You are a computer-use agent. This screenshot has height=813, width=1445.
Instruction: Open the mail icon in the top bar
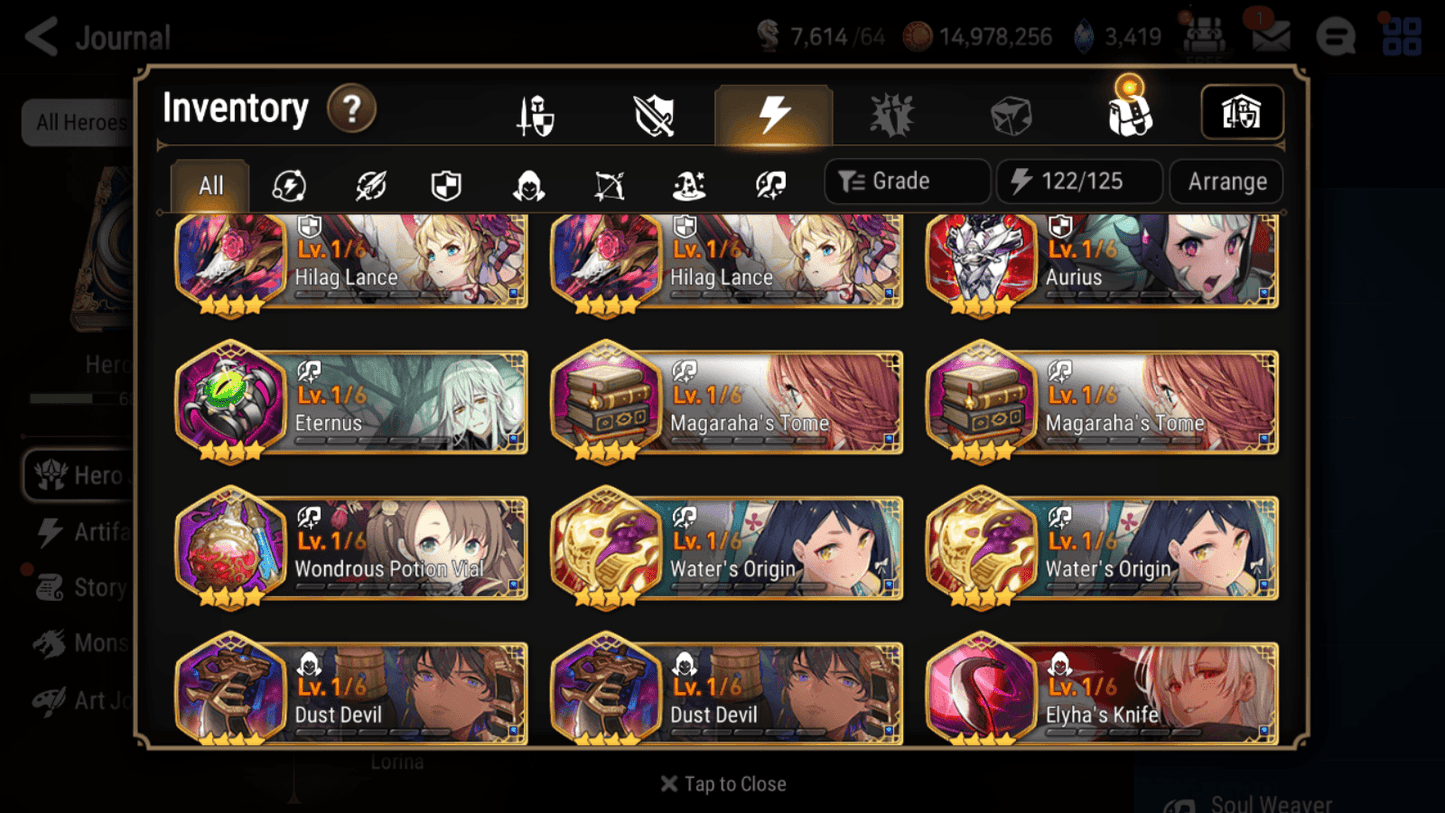[1270, 36]
